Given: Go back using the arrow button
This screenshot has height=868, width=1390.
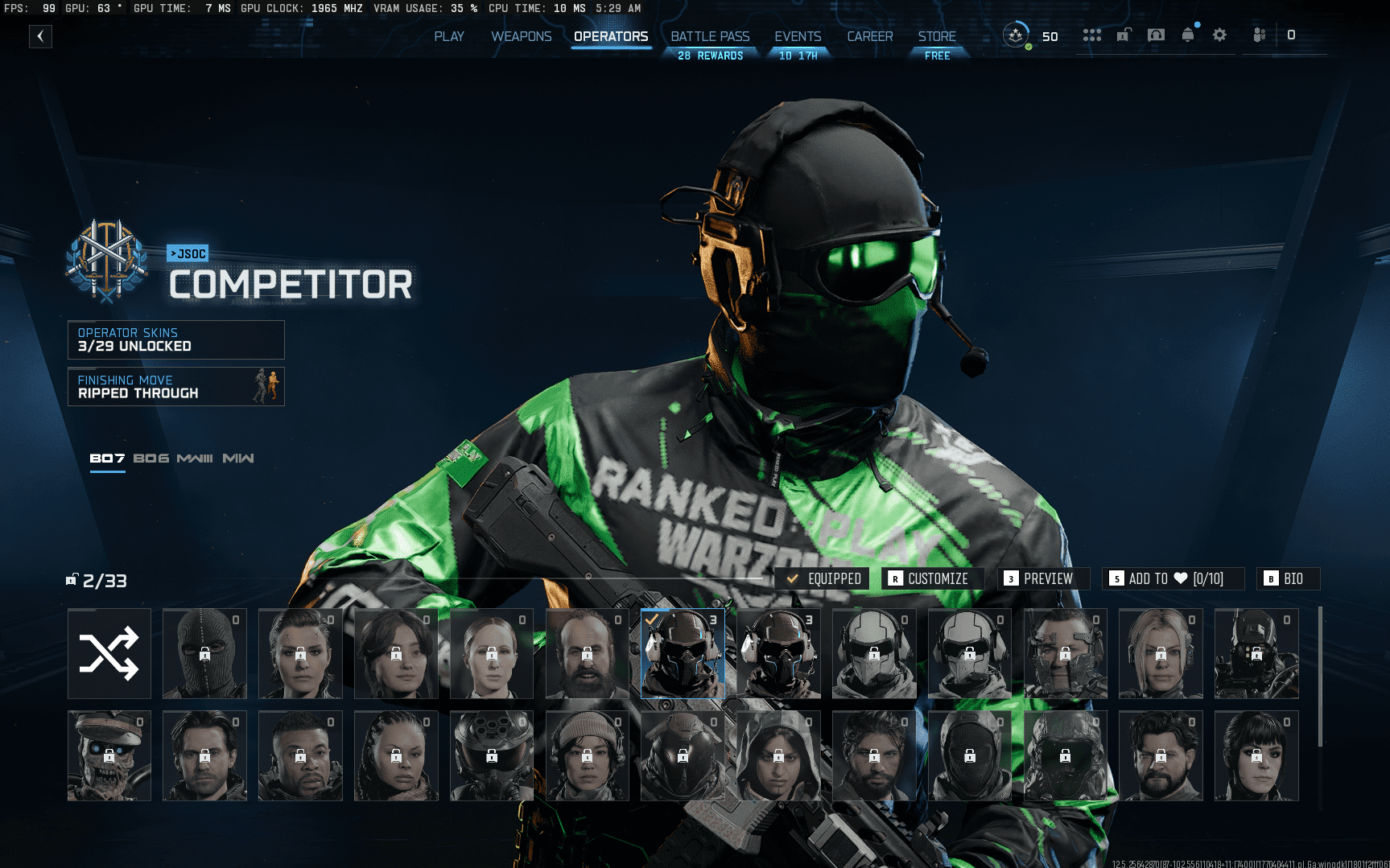Looking at the screenshot, I should [x=40, y=36].
